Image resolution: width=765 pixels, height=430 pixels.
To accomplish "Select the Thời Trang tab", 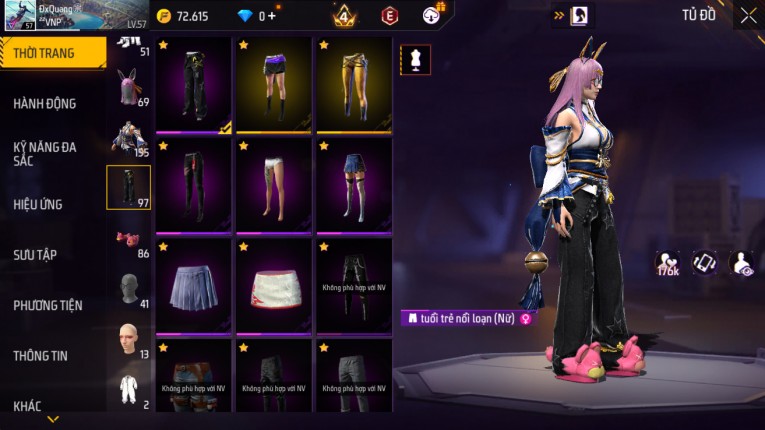I will (x=45, y=53).
